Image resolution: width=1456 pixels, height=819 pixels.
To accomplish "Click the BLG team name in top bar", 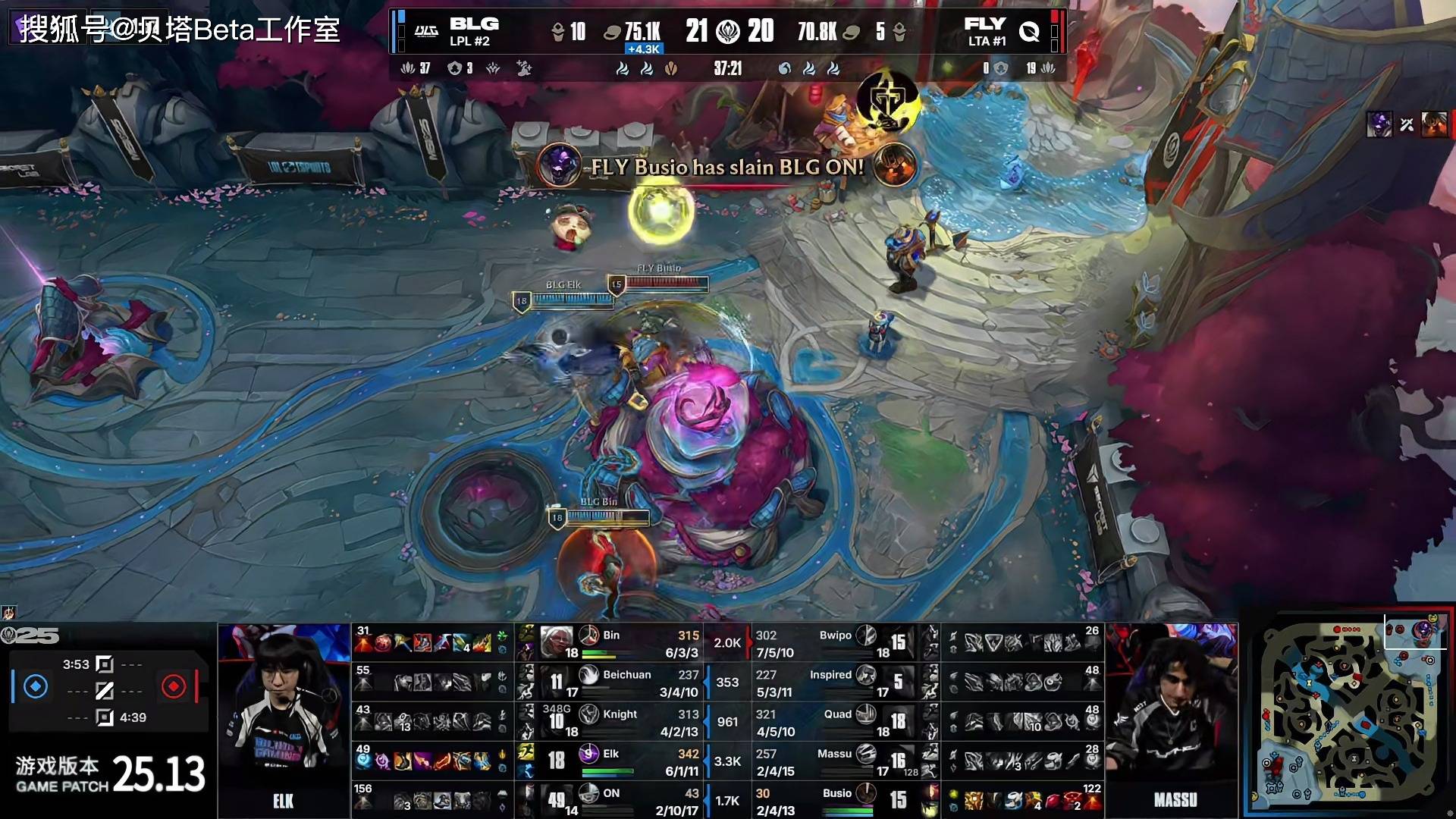I will [x=474, y=24].
